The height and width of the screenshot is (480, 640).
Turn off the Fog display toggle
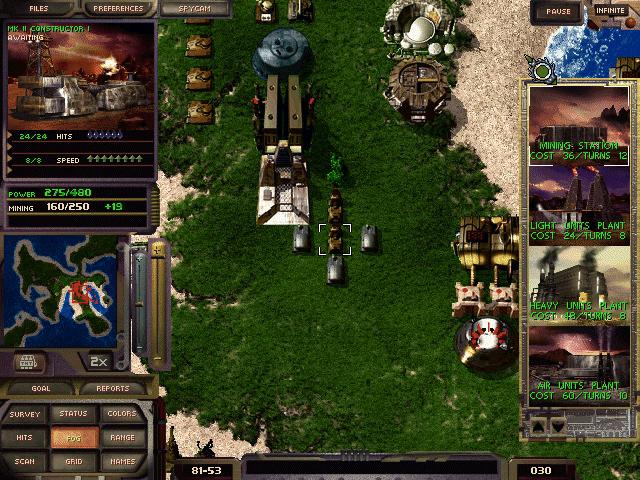73,437
